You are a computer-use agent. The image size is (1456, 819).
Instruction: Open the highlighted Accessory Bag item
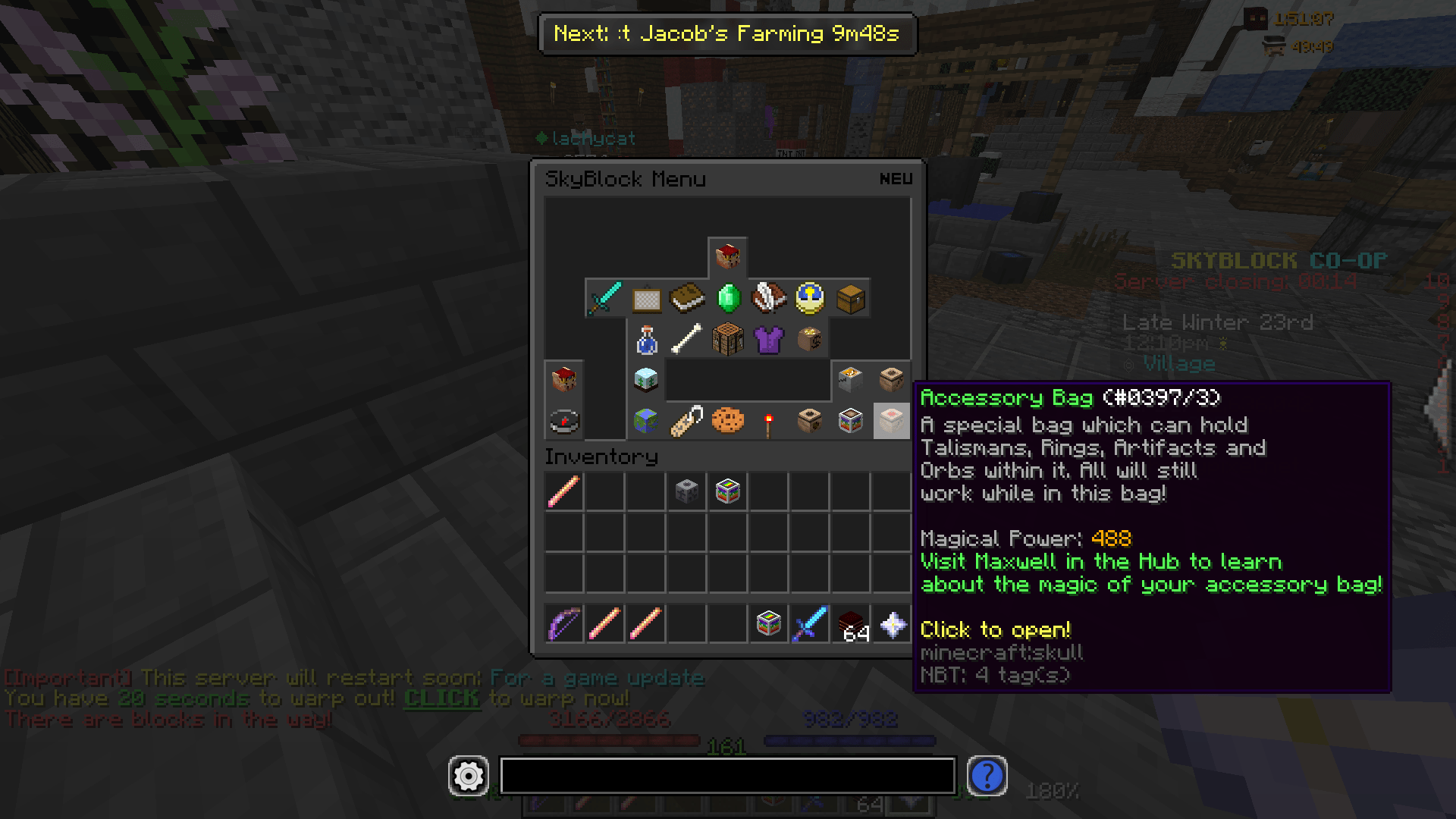coord(891,421)
